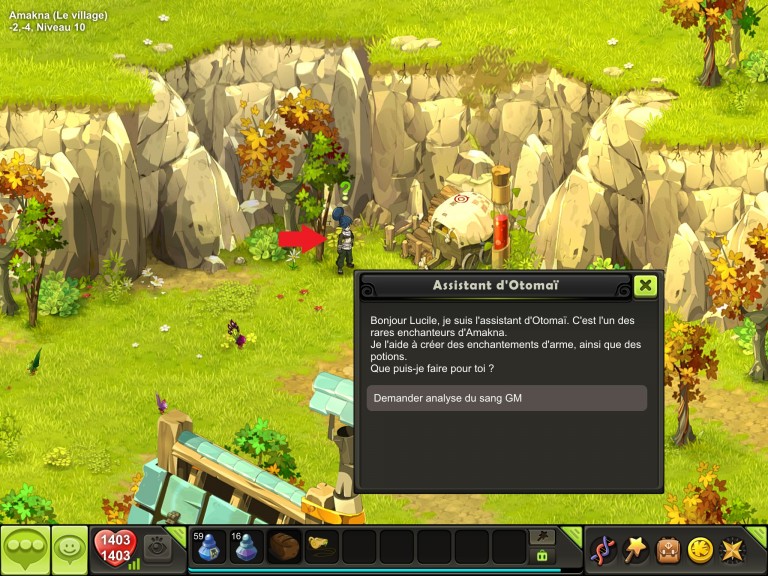Image resolution: width=768 pixels, height=576 pixels.
Task: Click the eye spectator icon near the heart
Action: click(157, 546)
